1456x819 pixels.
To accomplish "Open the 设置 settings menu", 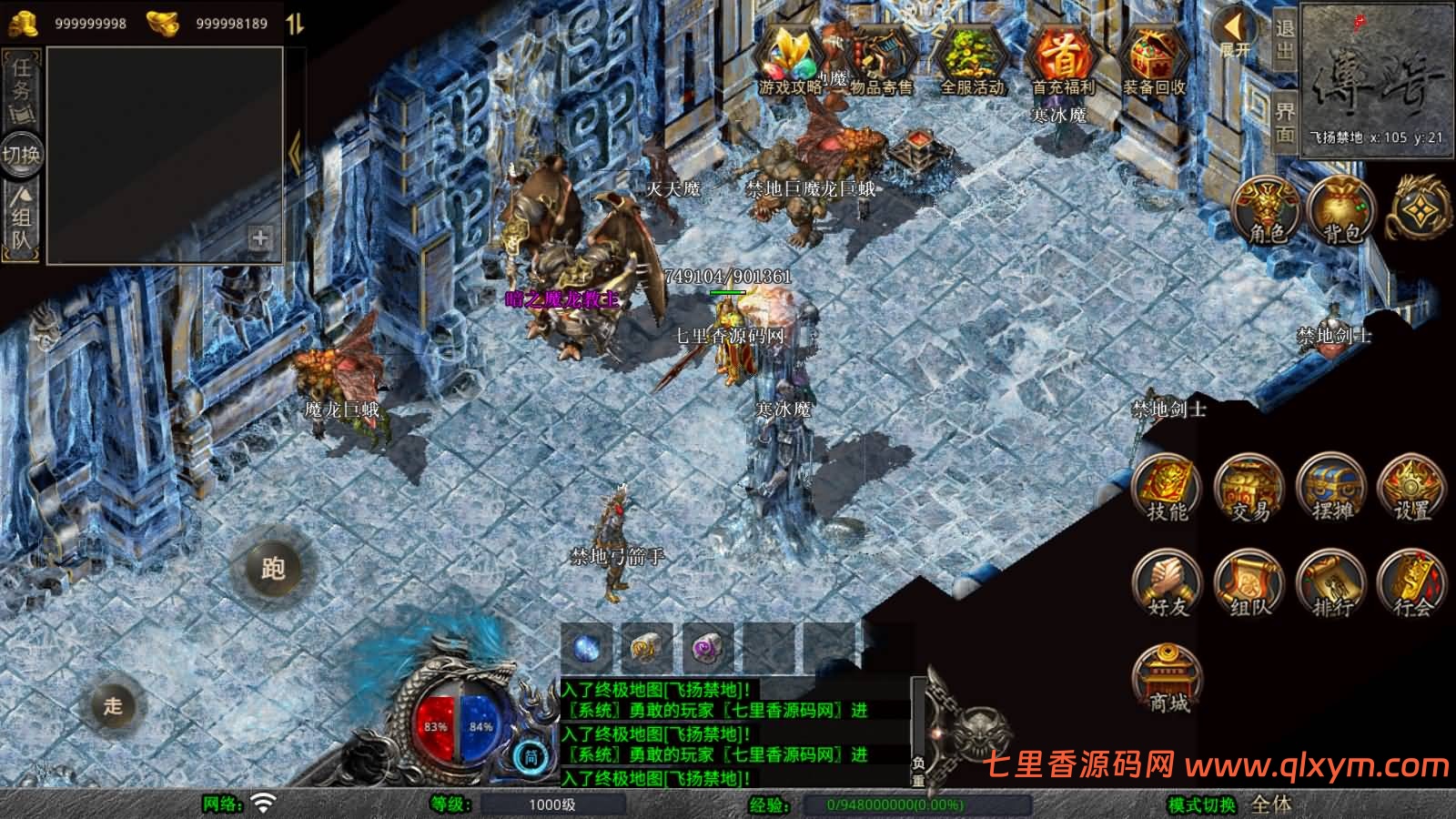I will click(1412, 489).
